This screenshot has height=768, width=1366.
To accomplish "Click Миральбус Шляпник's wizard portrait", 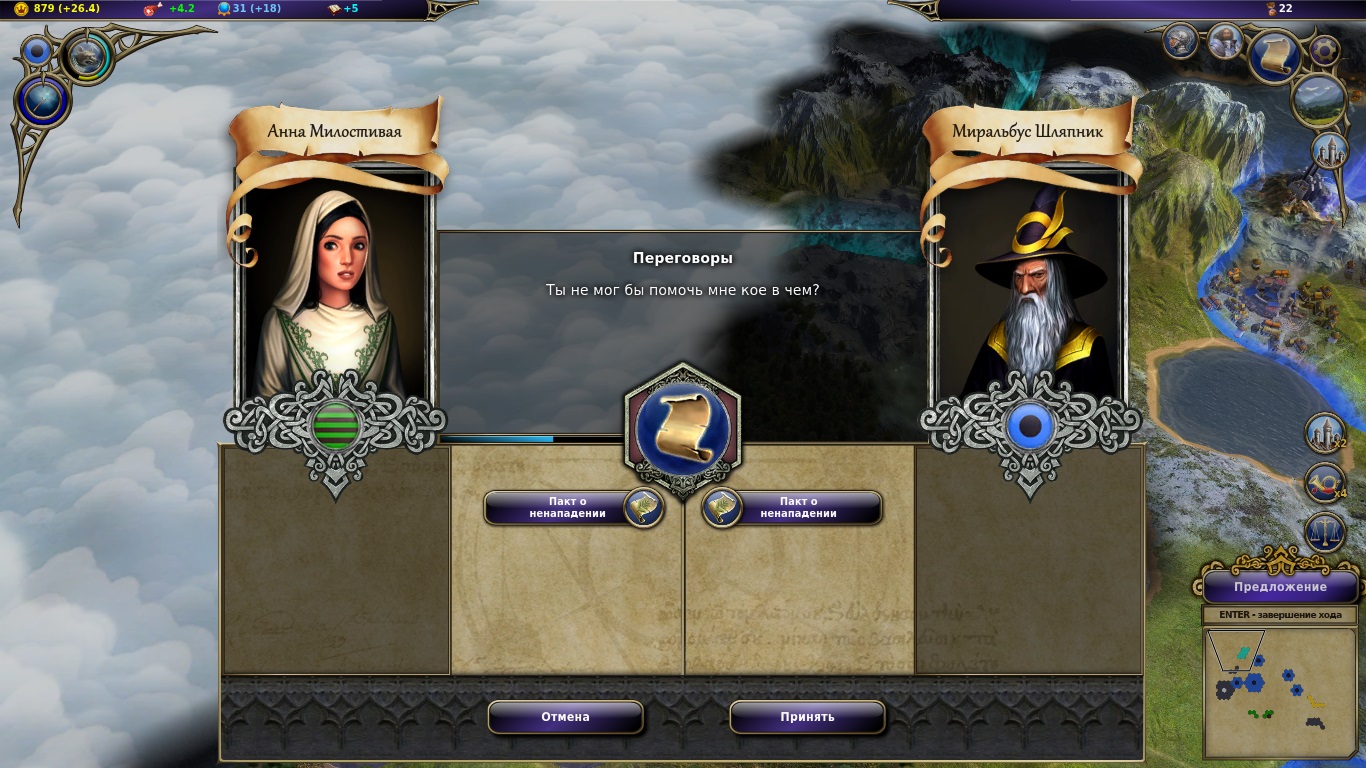I will [1030, 290].
